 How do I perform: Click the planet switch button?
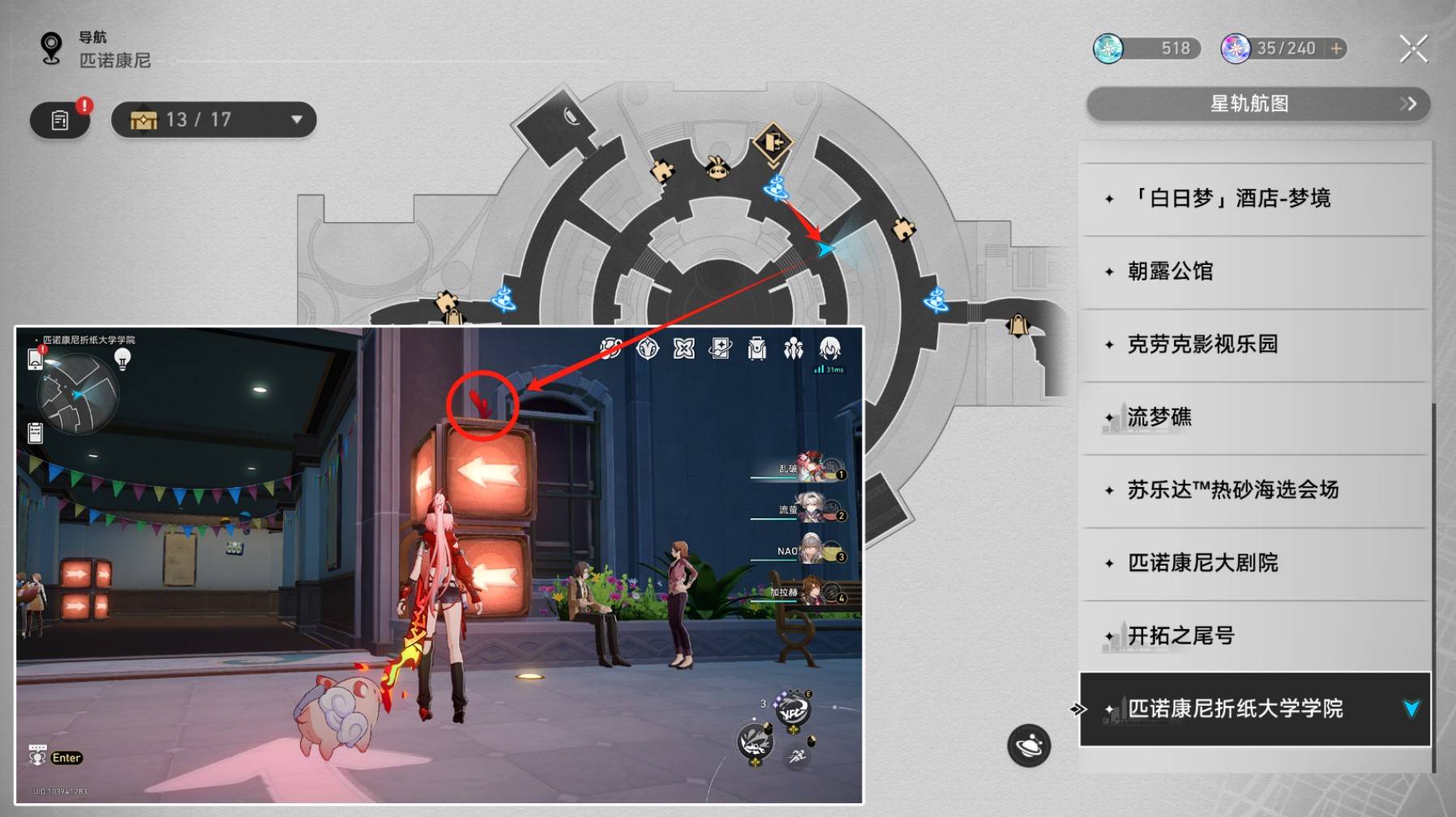point(1029,745)
